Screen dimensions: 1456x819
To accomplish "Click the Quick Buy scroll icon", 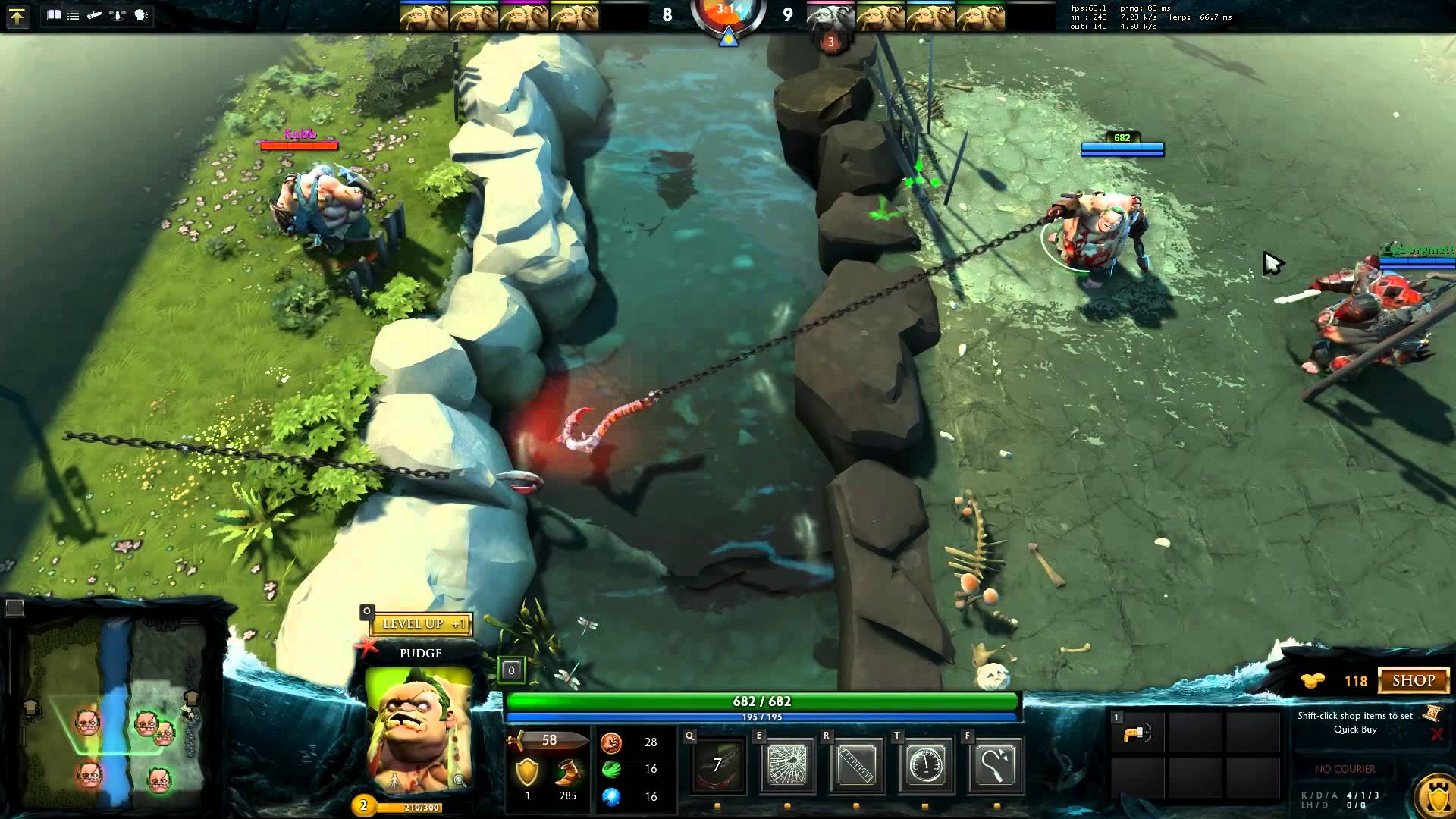I will pyautogui.click(x=1432, y=713).
